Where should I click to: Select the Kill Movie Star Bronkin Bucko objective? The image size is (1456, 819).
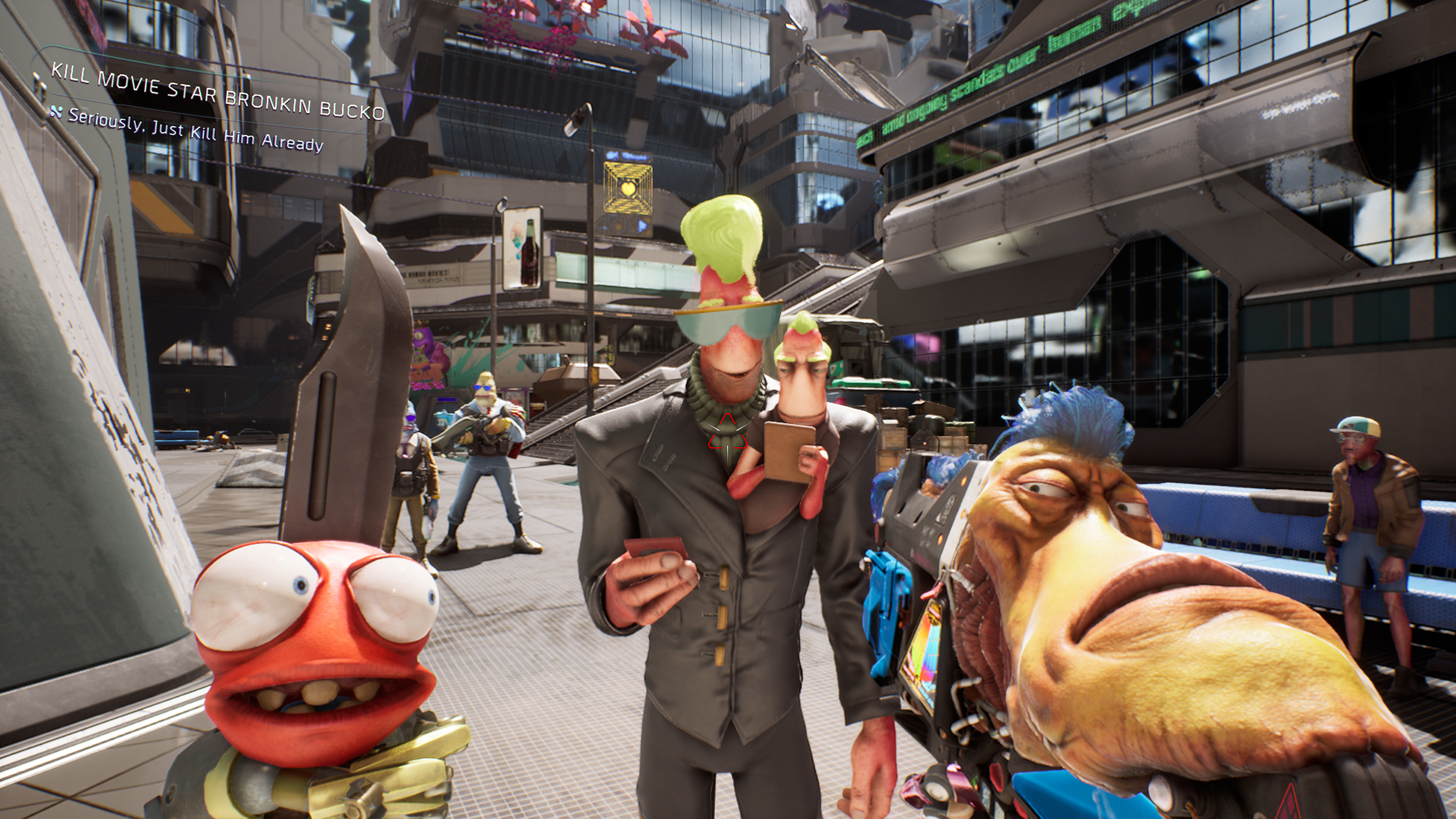click(x=217, y=92)
